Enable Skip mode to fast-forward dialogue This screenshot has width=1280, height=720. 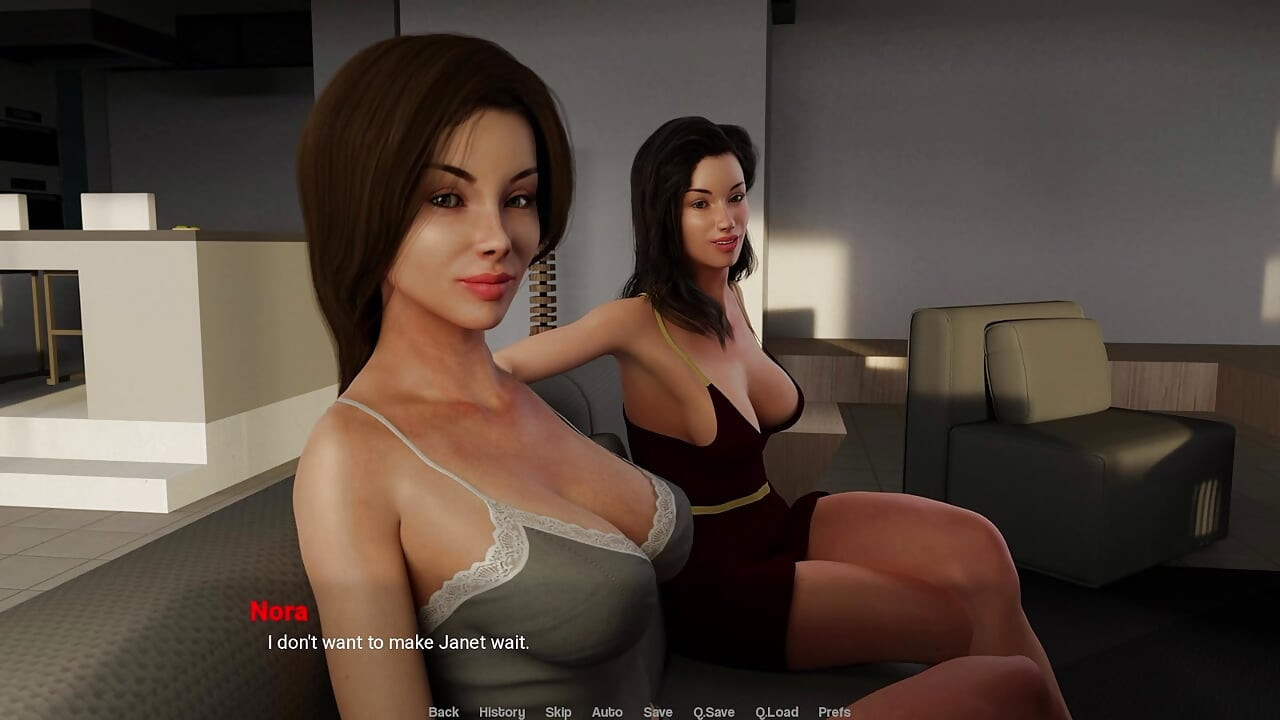point(558,711)
